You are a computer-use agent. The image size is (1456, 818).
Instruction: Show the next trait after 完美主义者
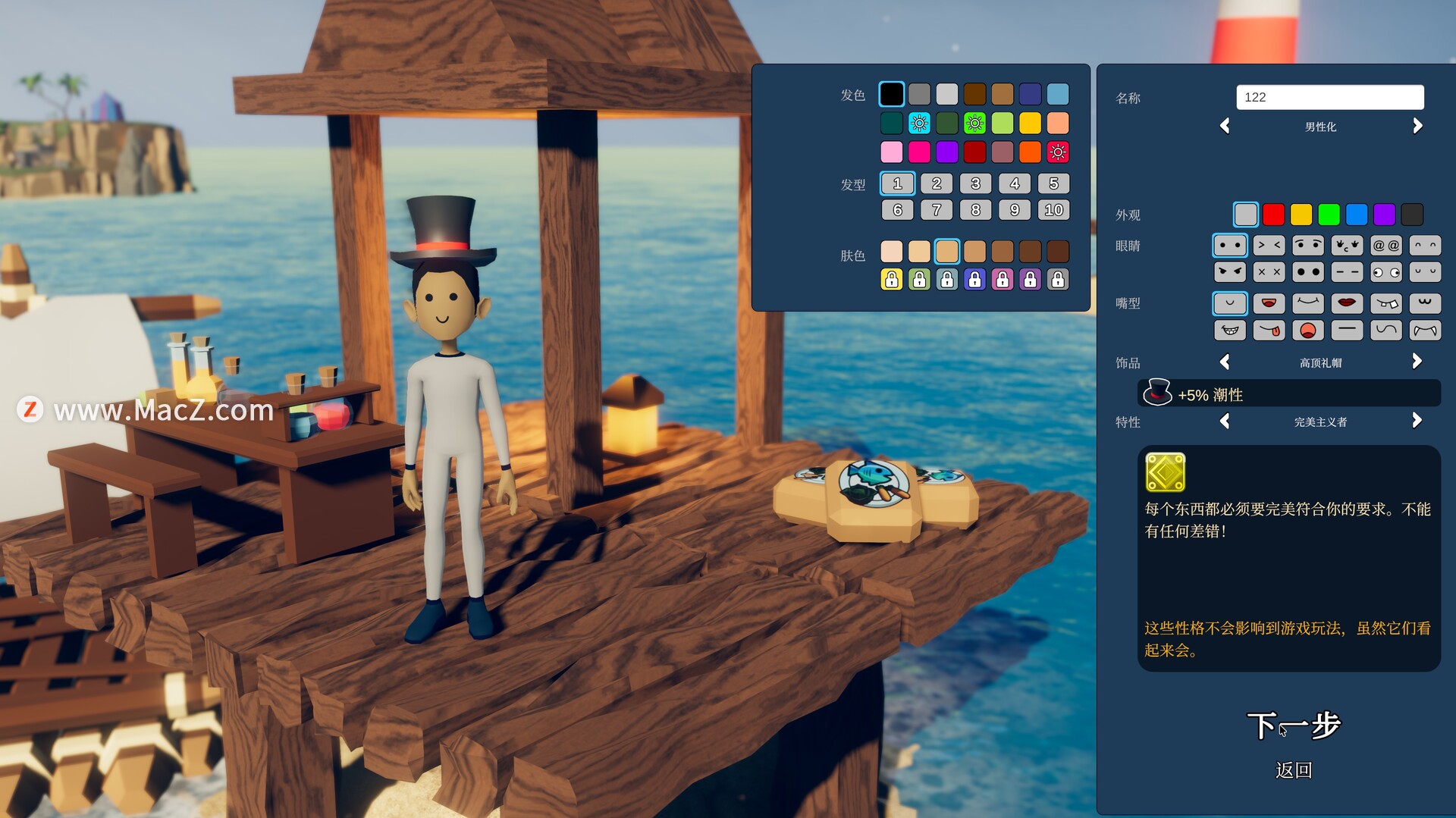point(1417,422)
